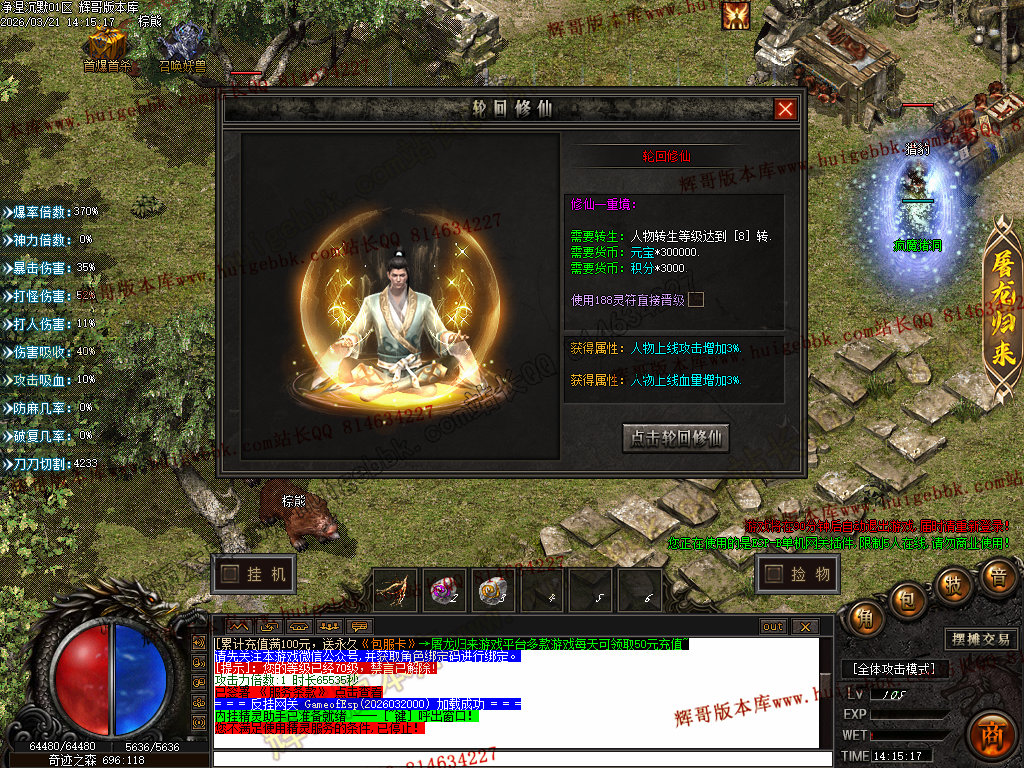Toggle the 捡物 auto-pickup checkbox
Screen dimensions: 1024x768
(x=773, y=574)
